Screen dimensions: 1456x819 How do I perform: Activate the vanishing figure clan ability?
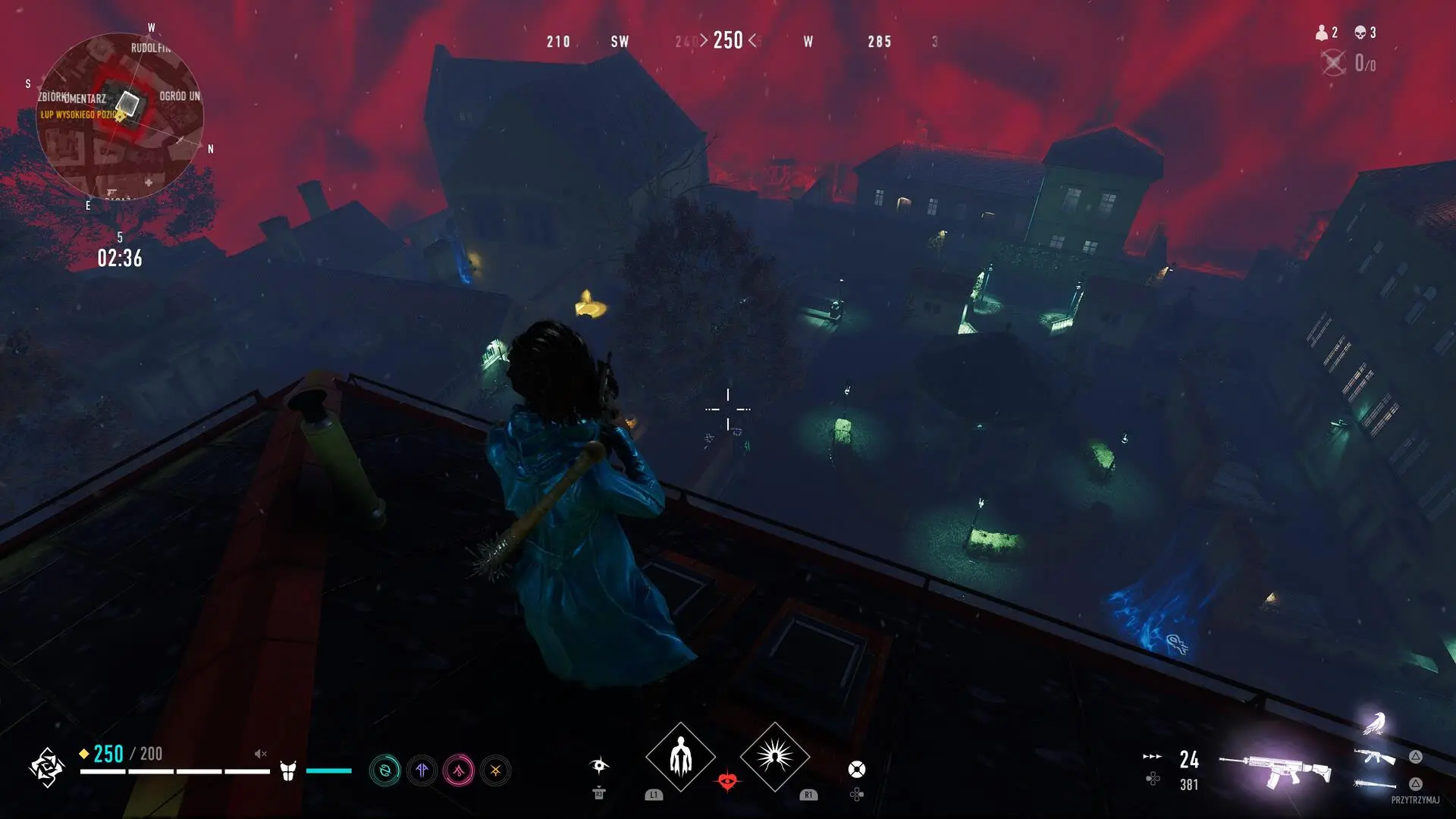click(x=680, y=757)
